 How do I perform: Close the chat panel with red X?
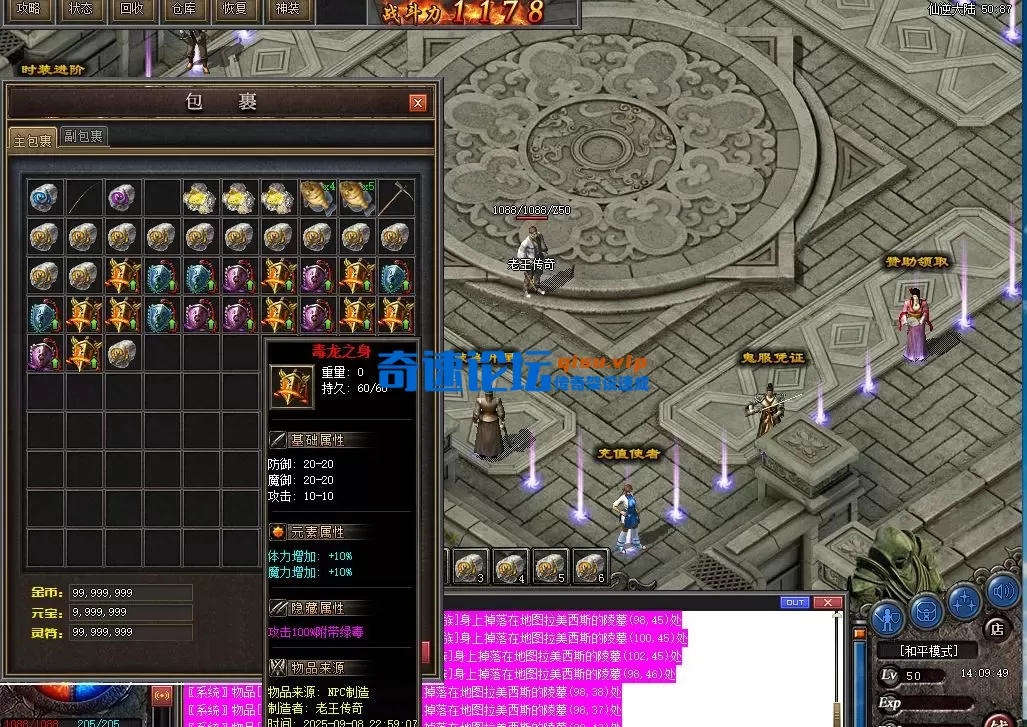point(827,602)
